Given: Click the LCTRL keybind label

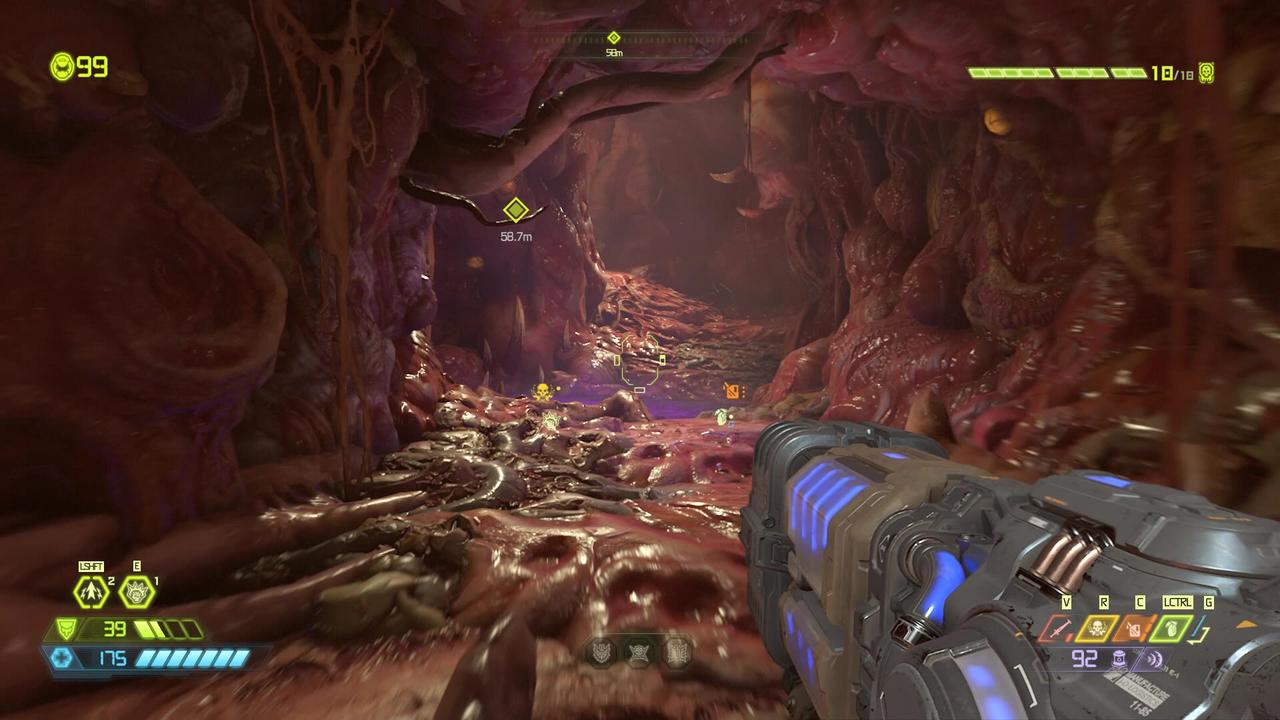Looking at the screenshot, I should (1178, 603).
